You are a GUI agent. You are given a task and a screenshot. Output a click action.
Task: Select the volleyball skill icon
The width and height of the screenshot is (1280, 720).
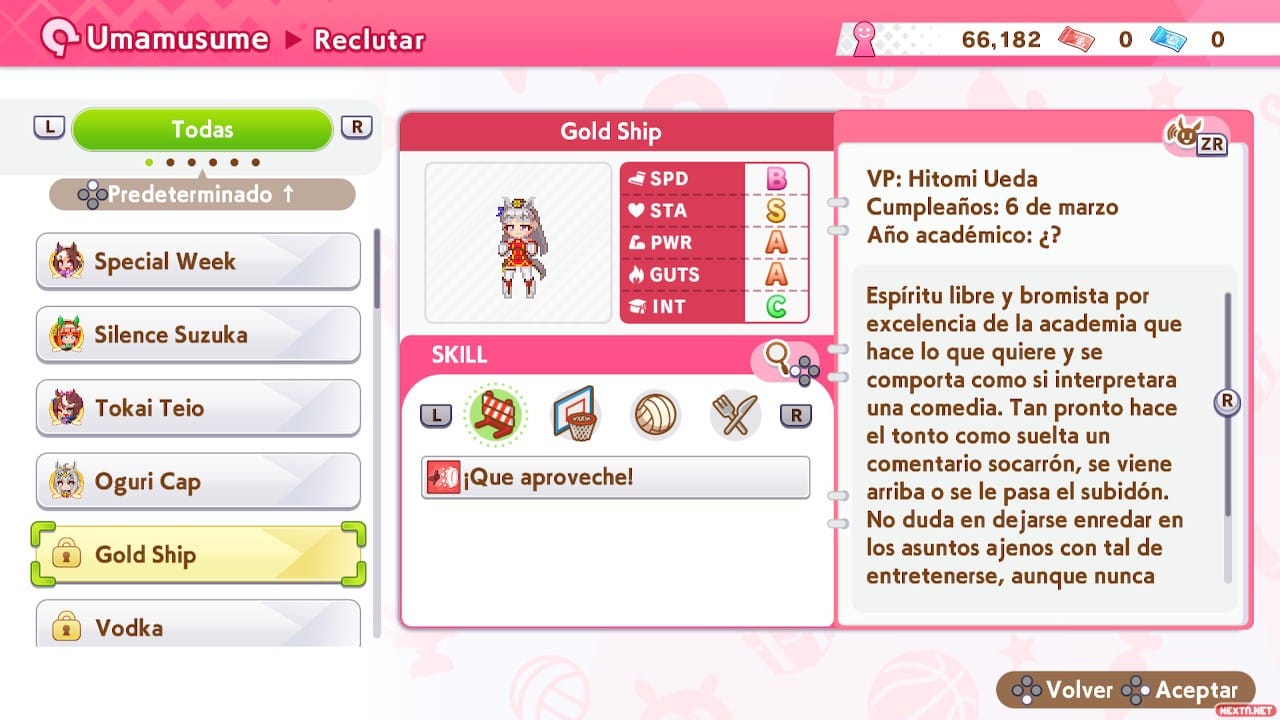pos(655,414)
